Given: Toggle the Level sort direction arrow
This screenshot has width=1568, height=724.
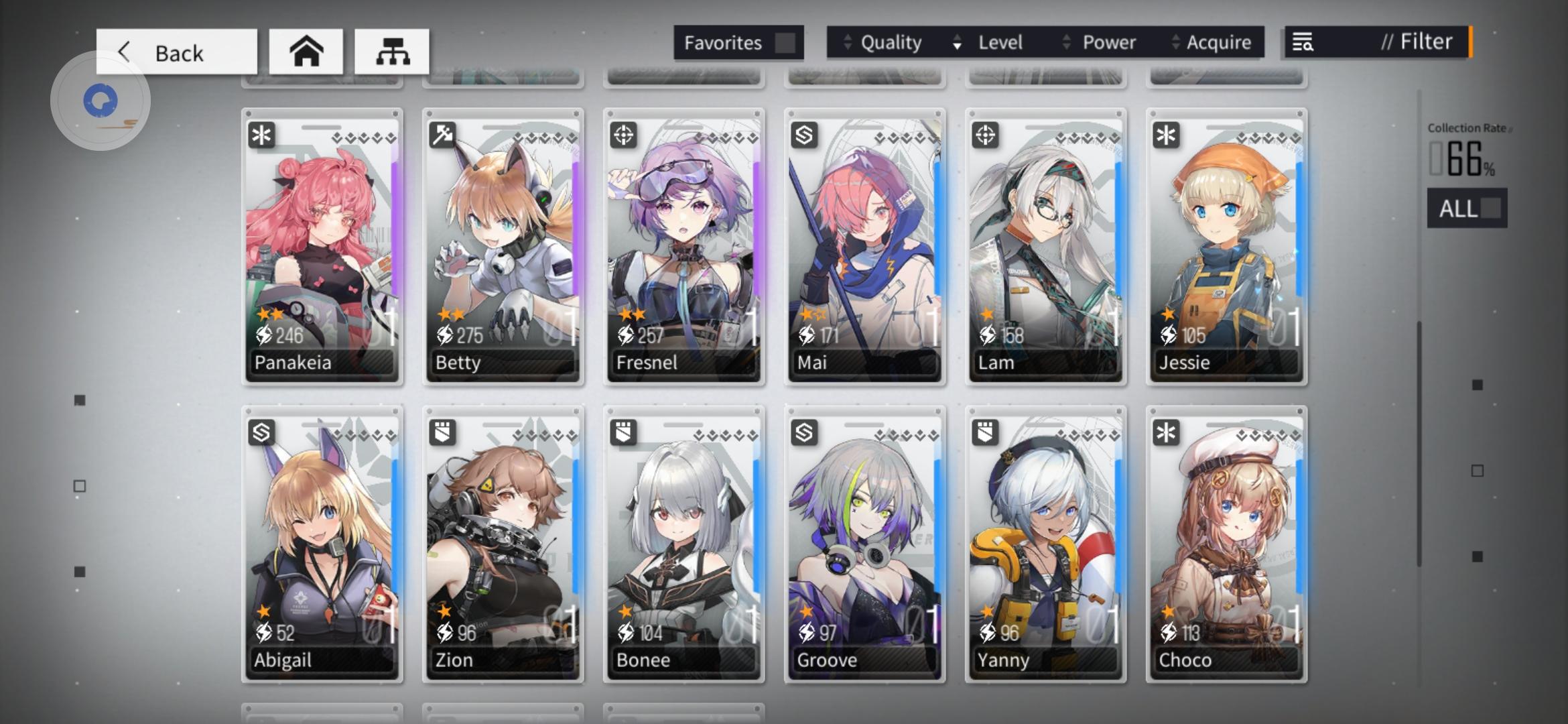Looking at the screenshot, I should click(955, 42).
